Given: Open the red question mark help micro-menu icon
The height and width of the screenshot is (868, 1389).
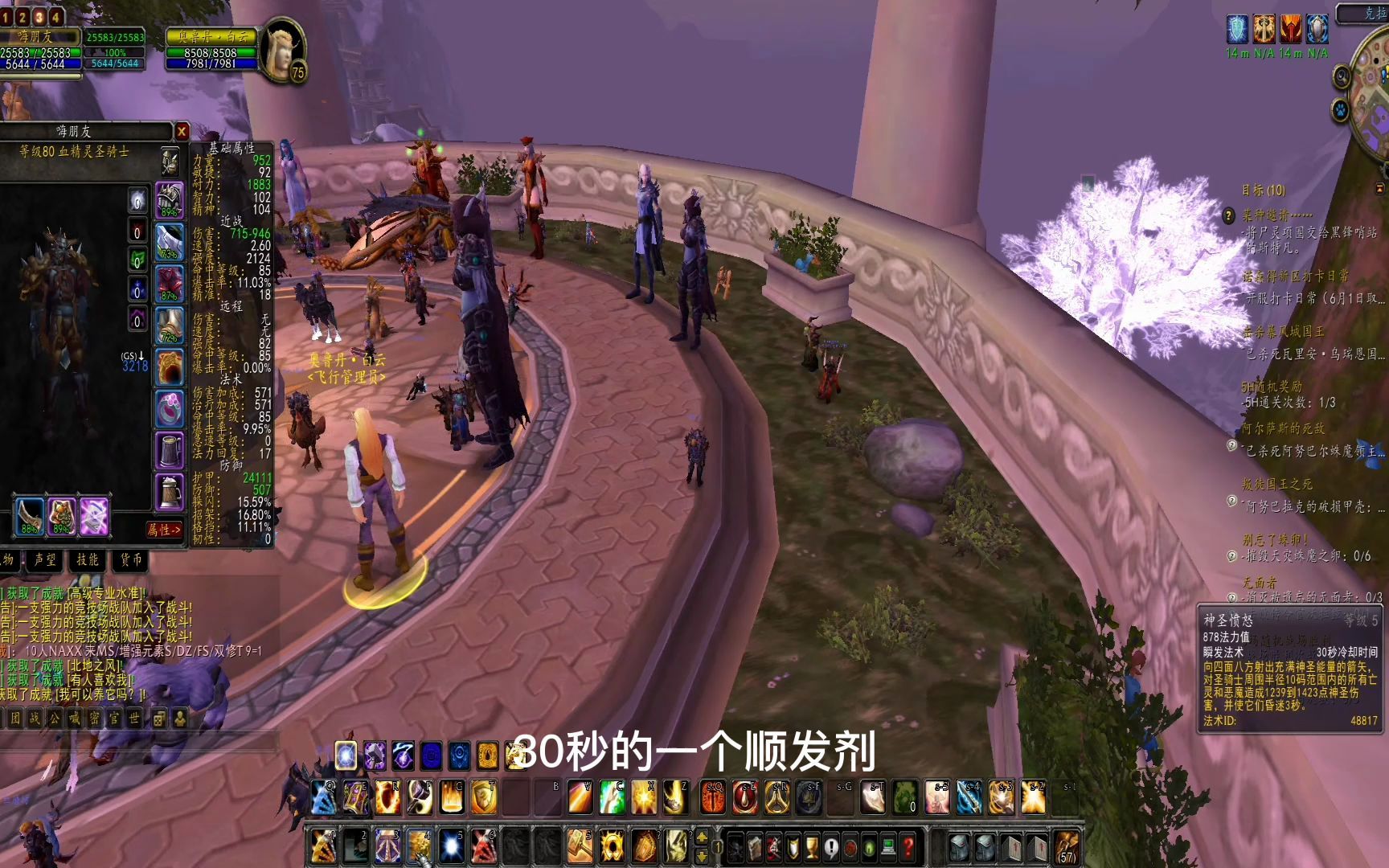Looking at the screenshot, I should pos(908,845).
